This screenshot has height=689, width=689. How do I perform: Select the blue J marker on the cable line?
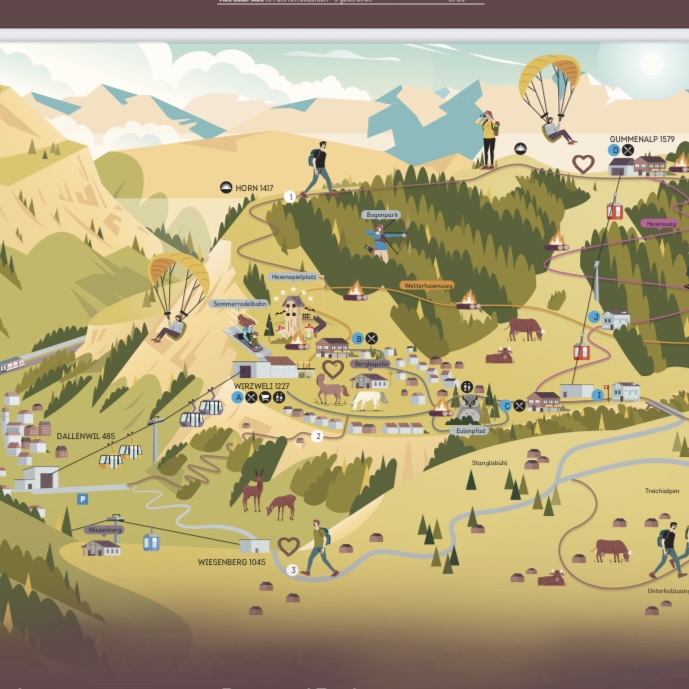(x=595, y=317)
